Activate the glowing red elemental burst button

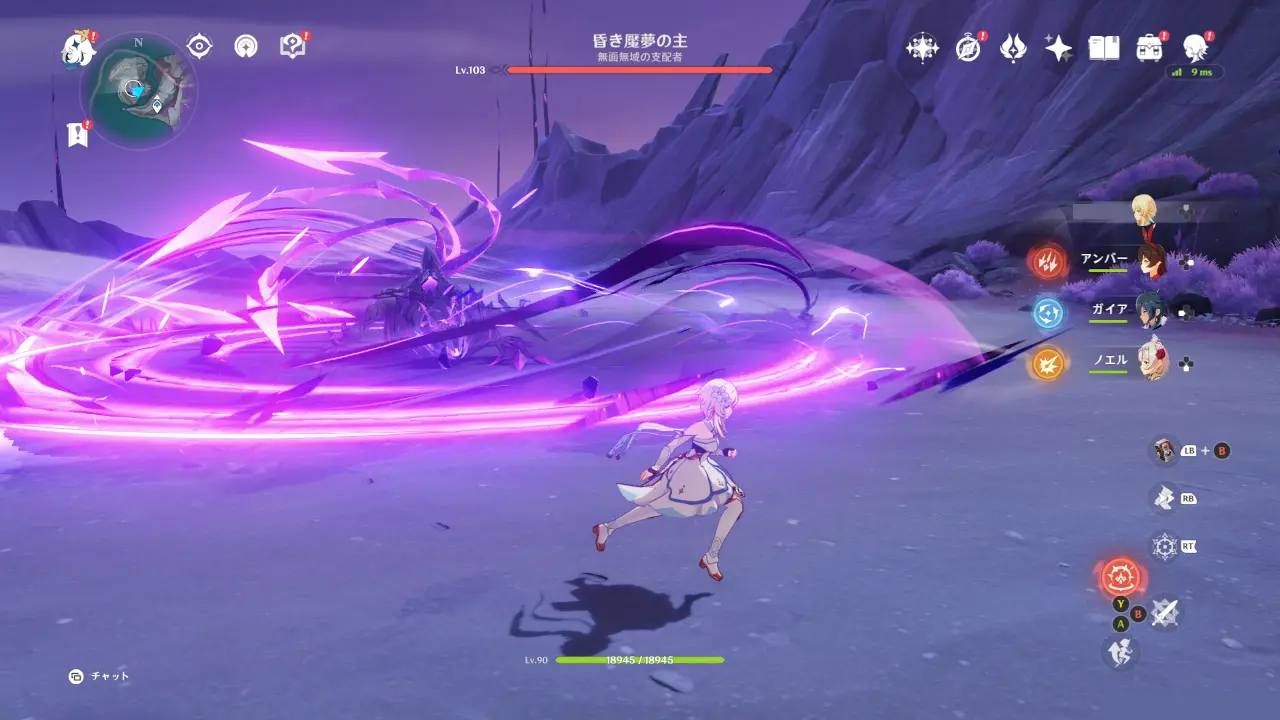point(1120,577)
